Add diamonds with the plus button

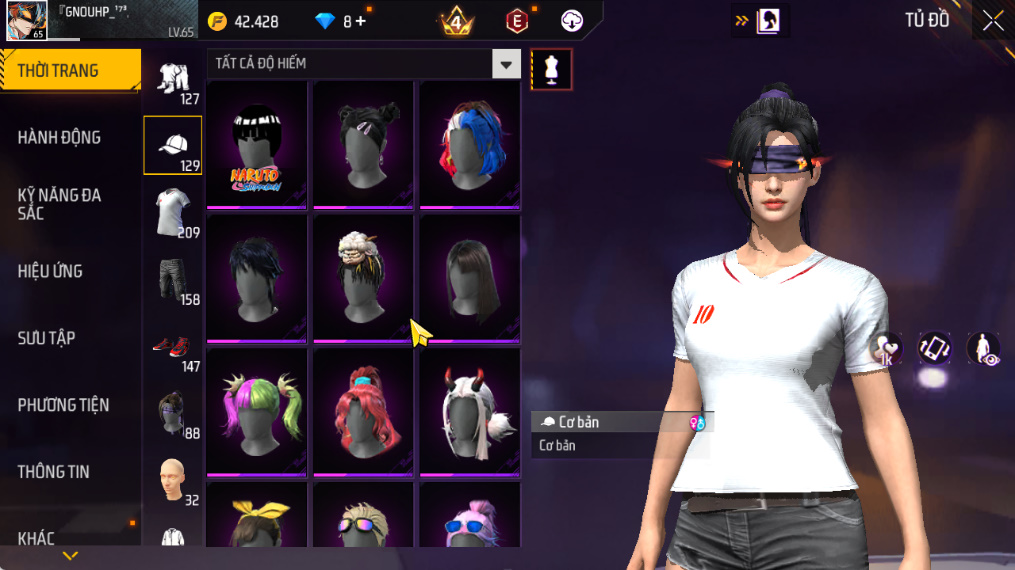pyautogui.click(x=361, y=21)
